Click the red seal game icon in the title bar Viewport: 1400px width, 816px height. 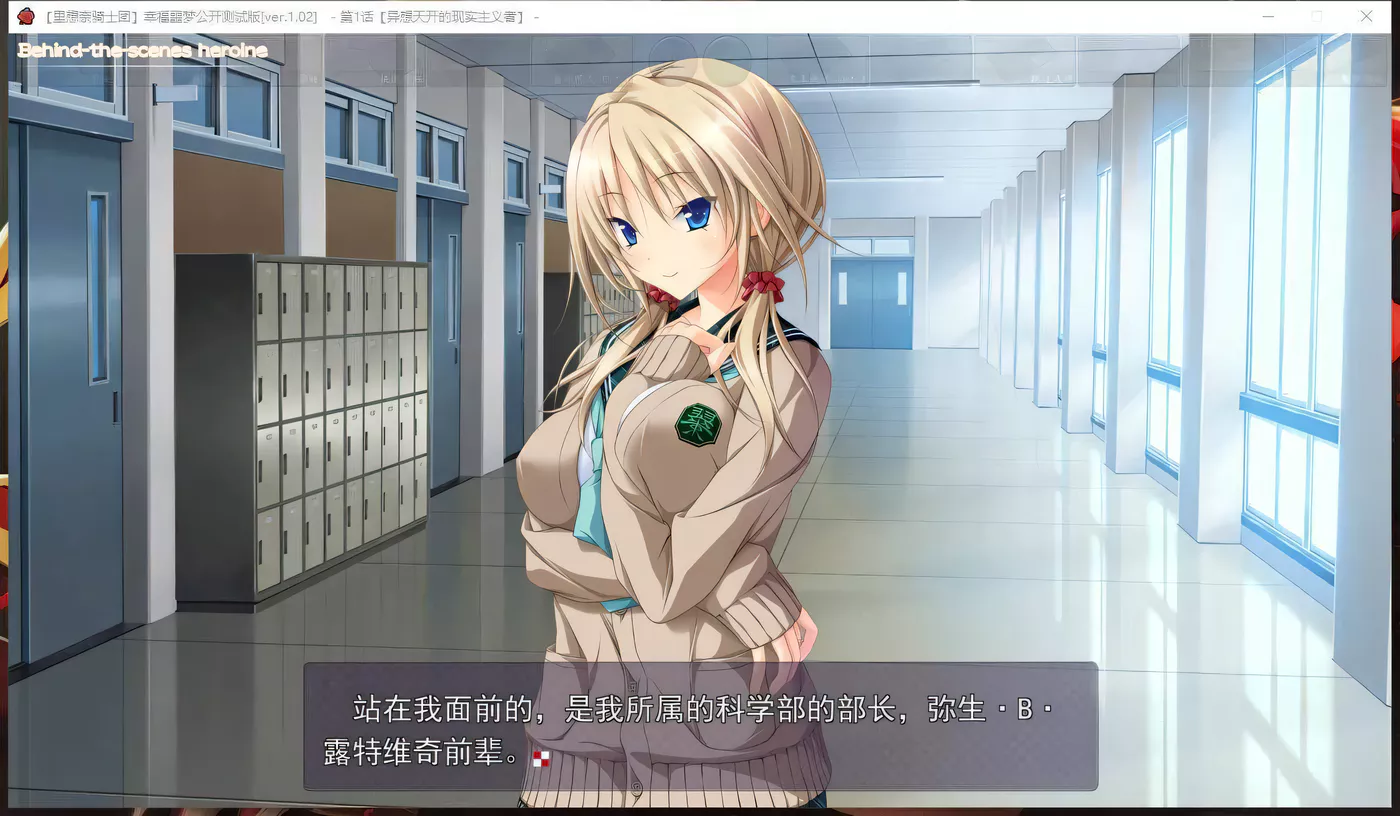point(25,16)
